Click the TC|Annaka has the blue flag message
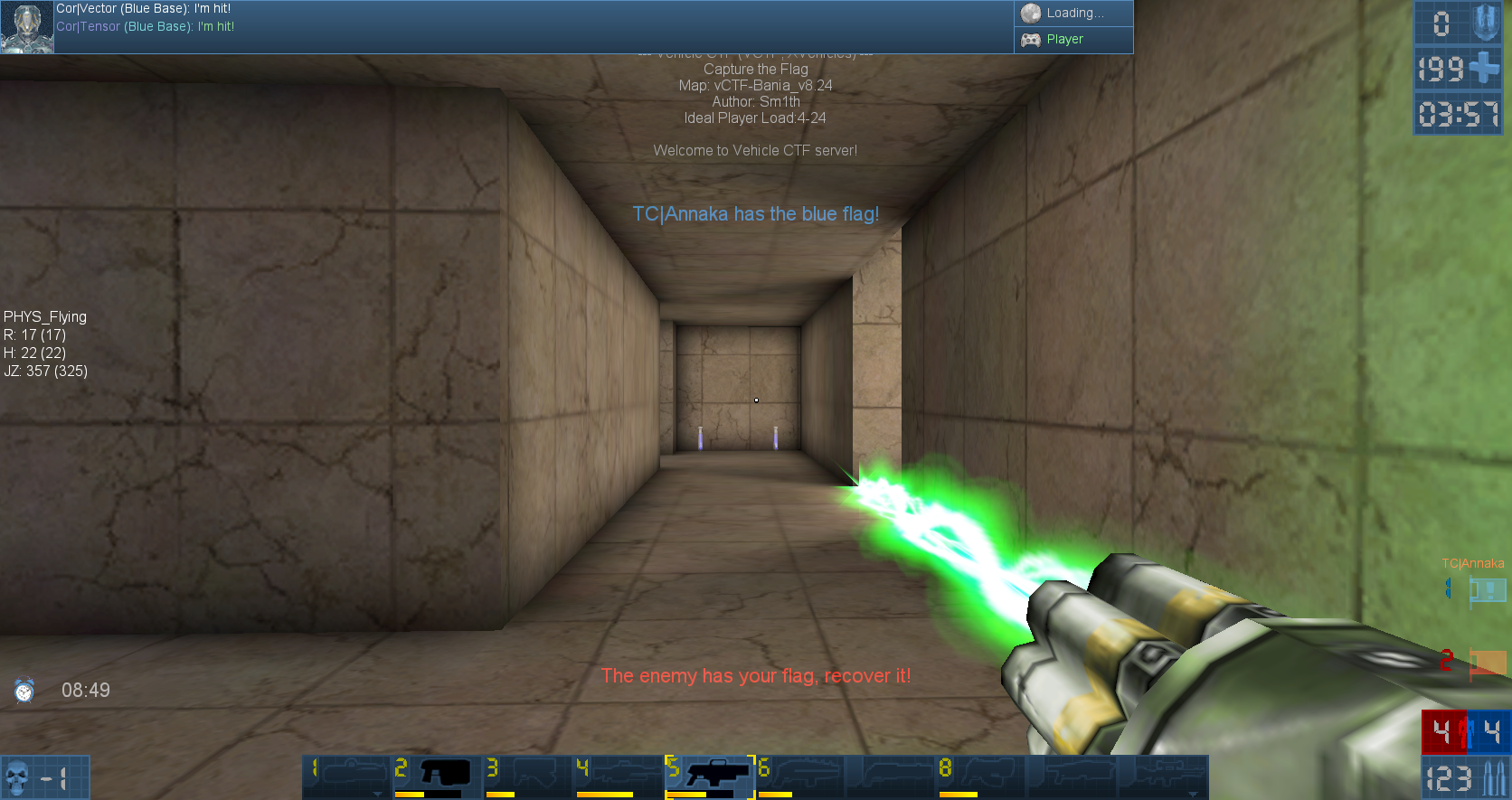The image size is (1512, 800). 756,214
